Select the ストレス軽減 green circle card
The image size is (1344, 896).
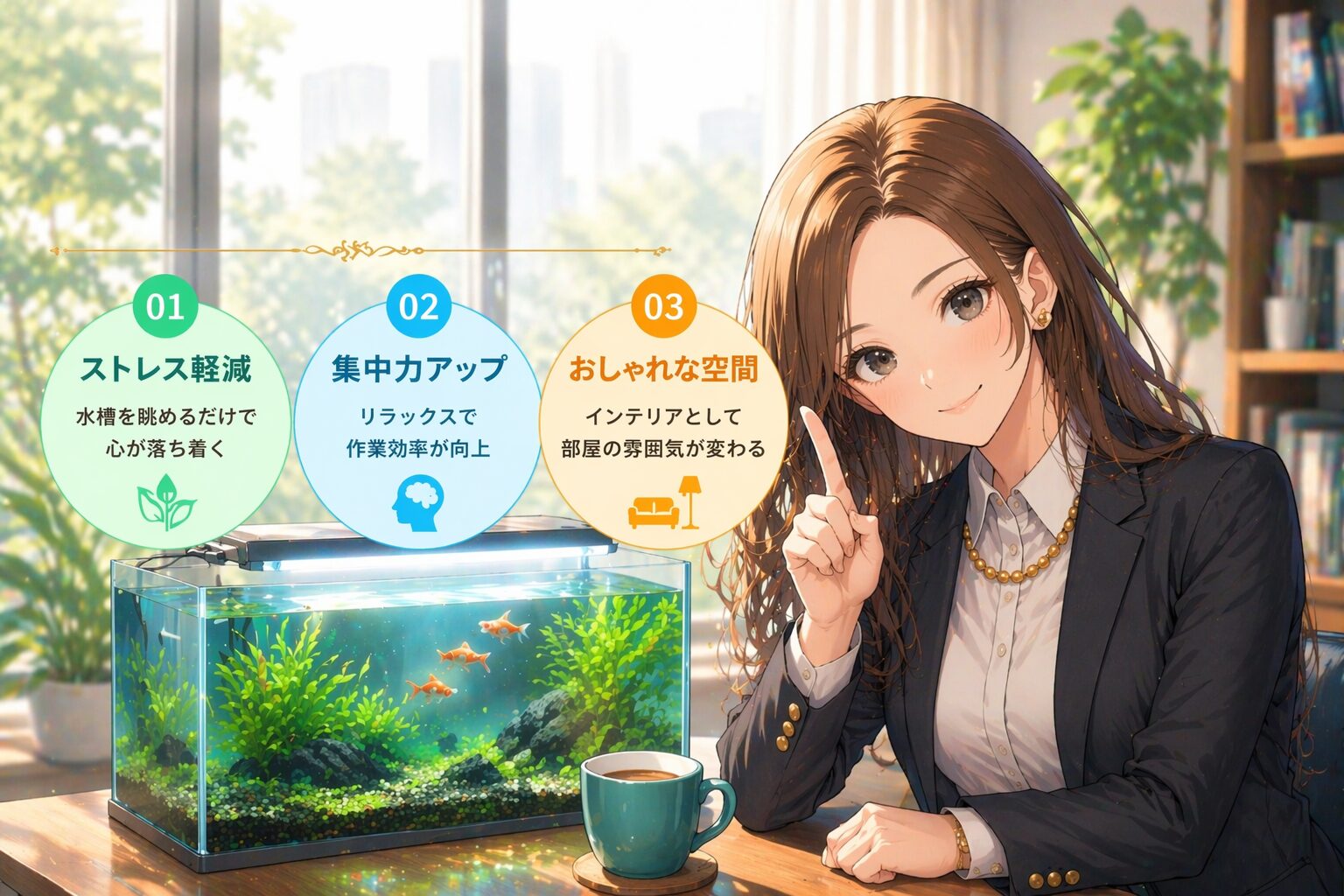click(x=164, y=411)
